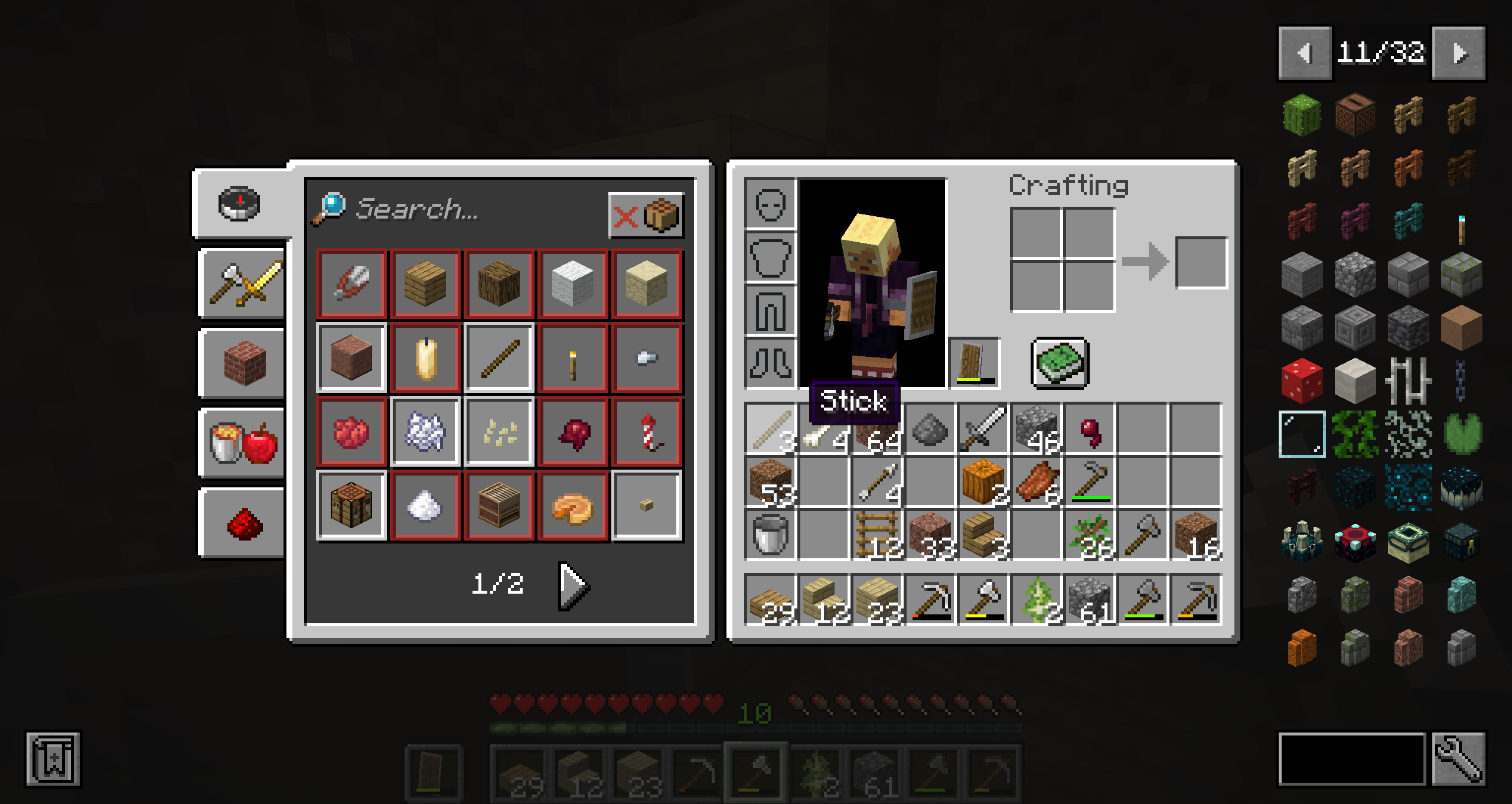
Task: Choose the crafting table recipe
Action: click(351, 506)
